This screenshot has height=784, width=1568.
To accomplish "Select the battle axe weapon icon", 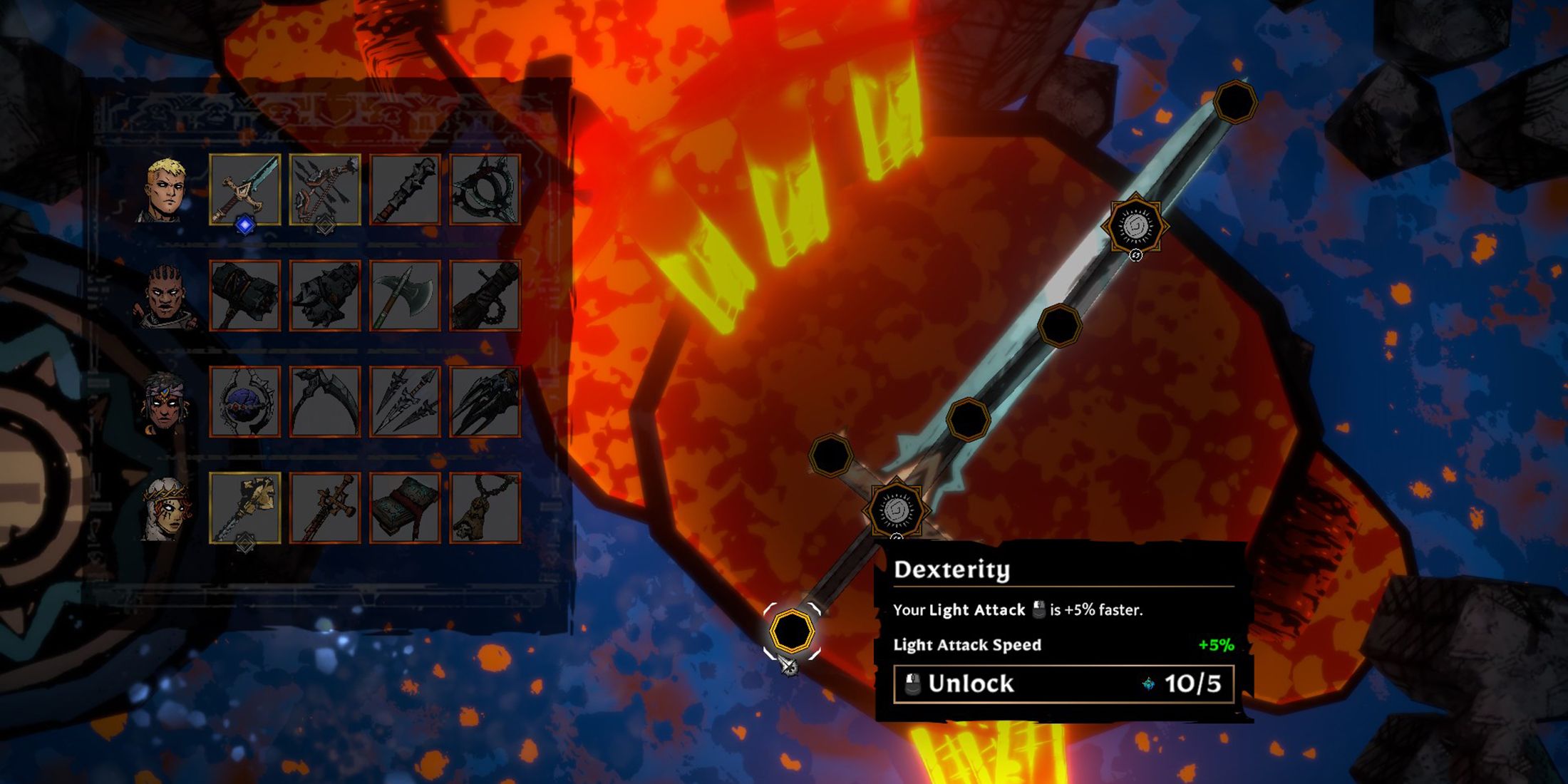I will [x=406, y=296].
